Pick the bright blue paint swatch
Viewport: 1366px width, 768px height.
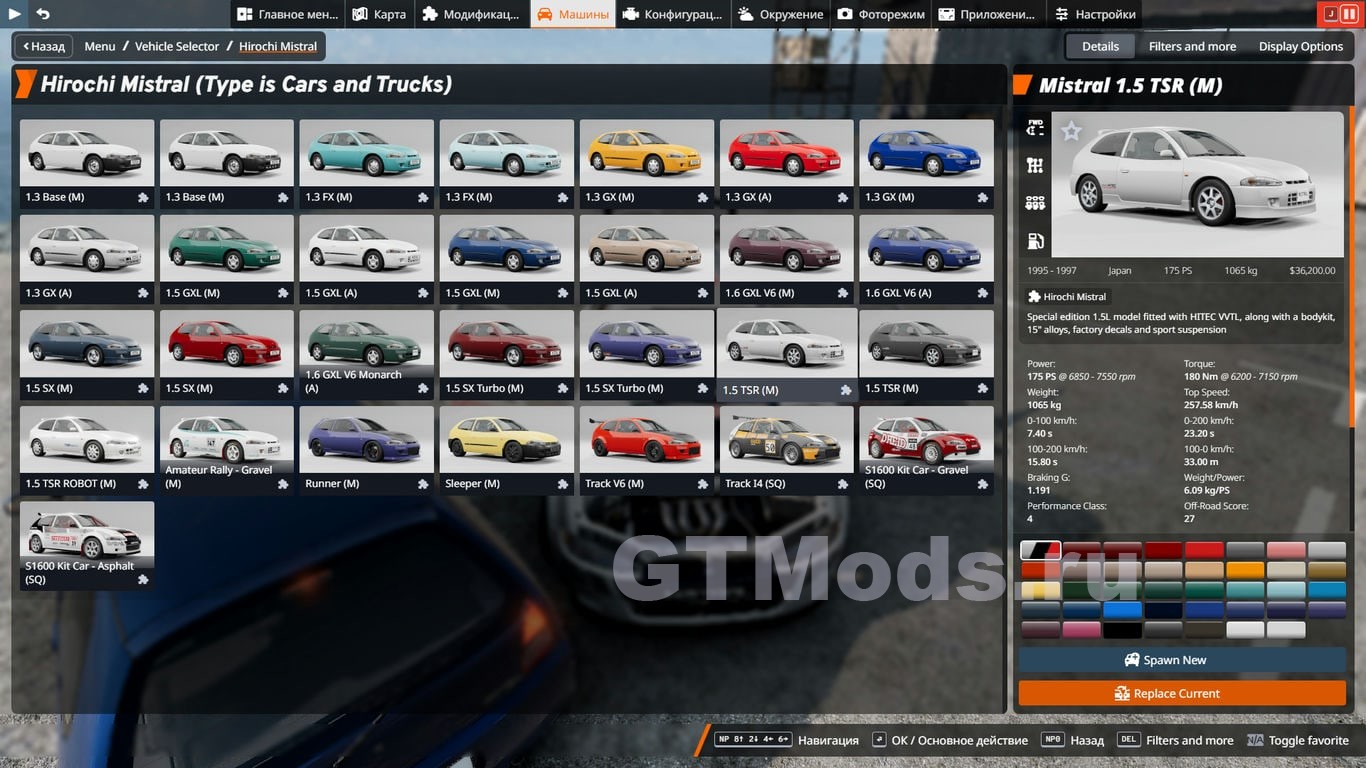tap(1122, 610)
